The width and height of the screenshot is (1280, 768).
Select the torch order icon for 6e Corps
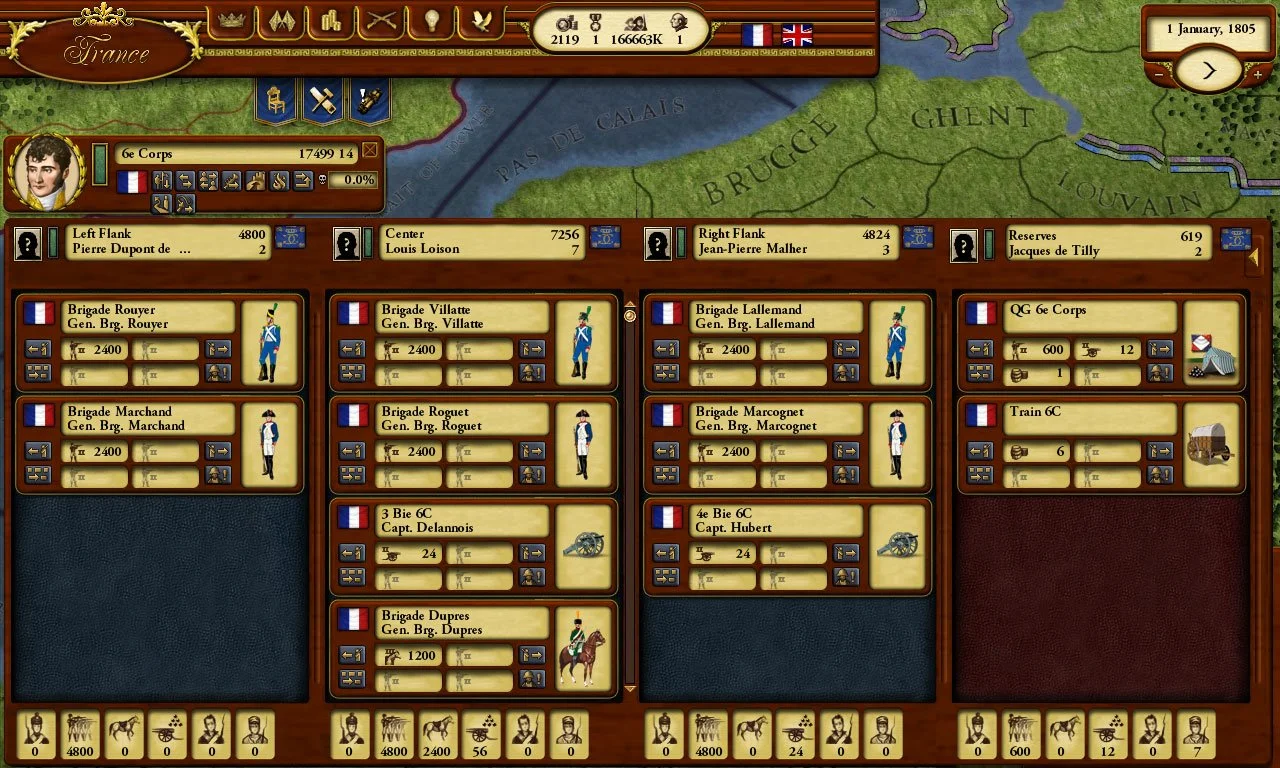coord(279,182)
